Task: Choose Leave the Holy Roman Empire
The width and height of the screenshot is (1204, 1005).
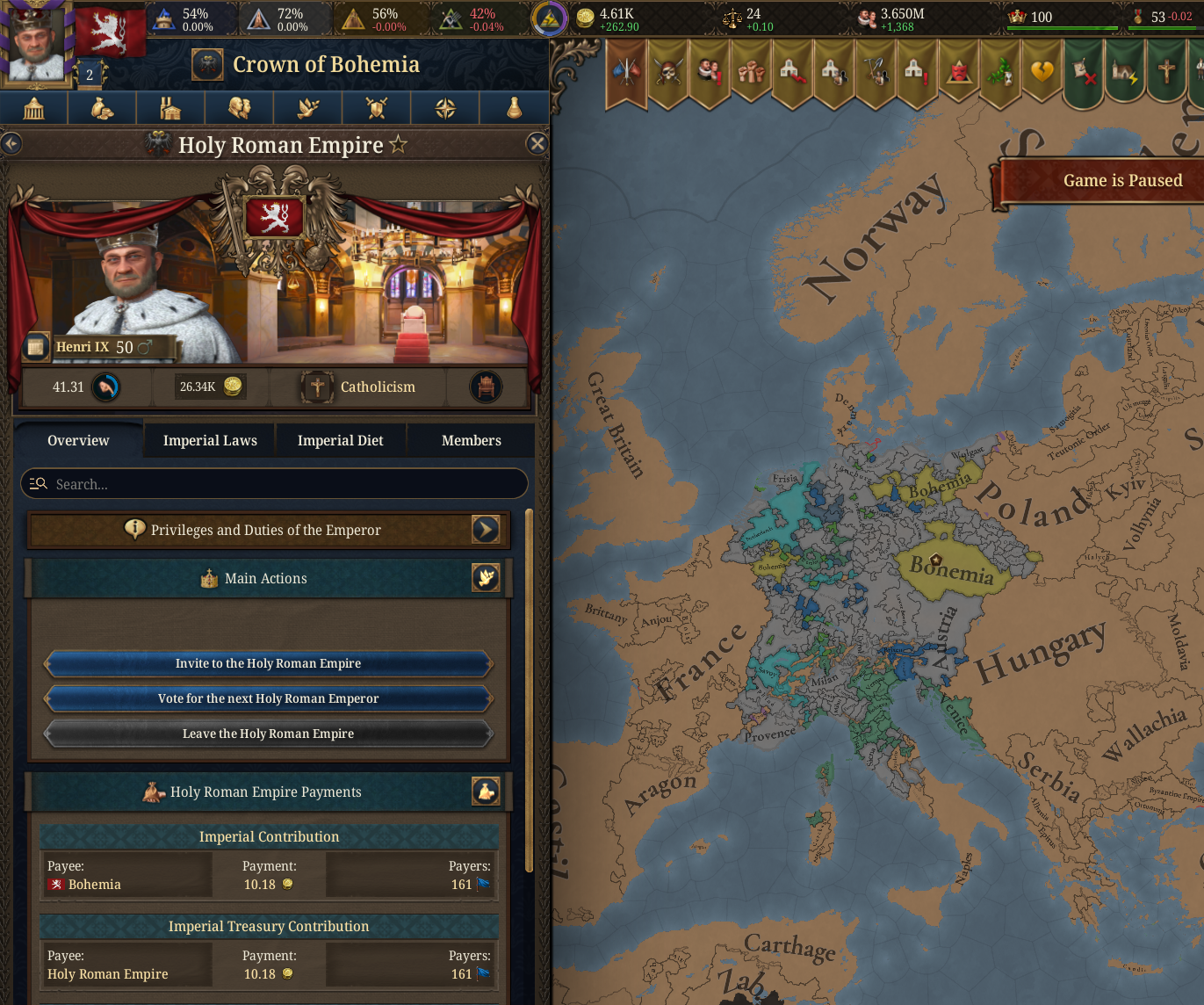Action: click(x=268, y=734)
